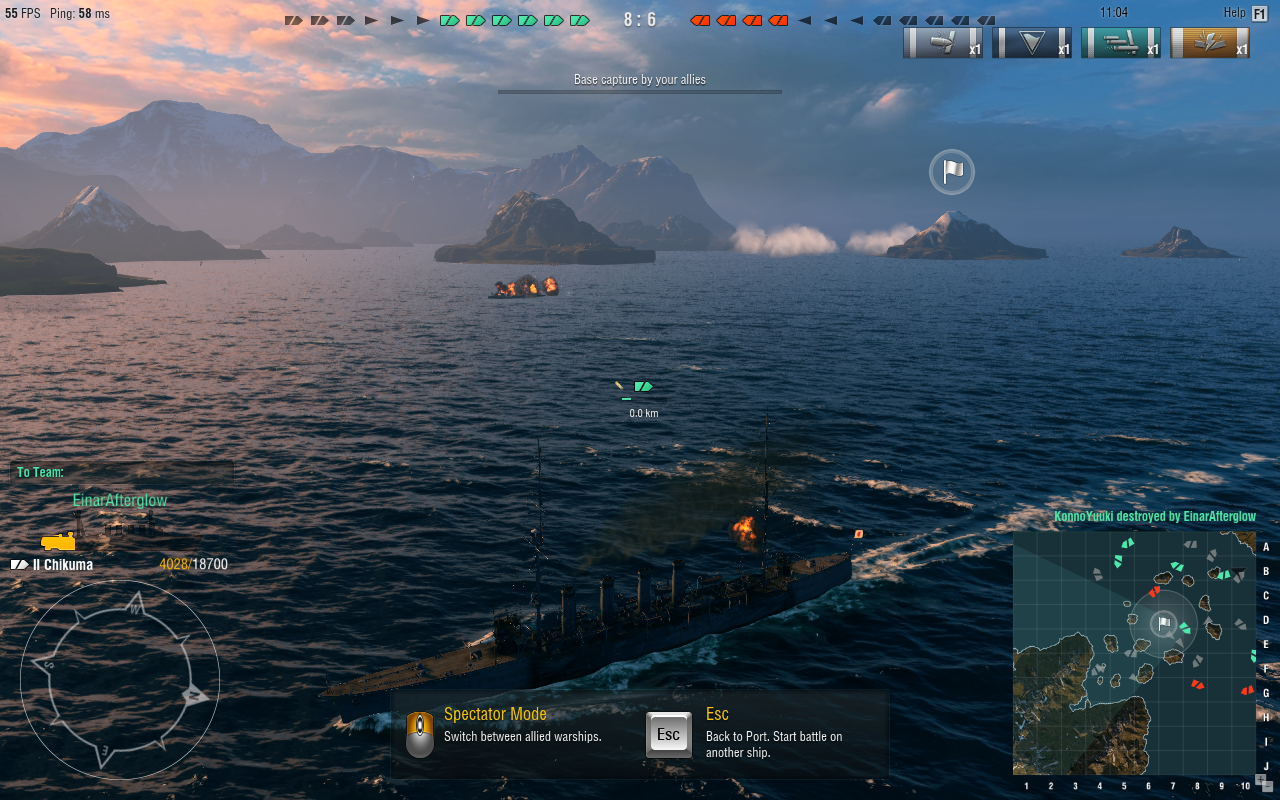Image resolution: width=1280 pixels, height=800 pixels.
Task: Select the base capture flag on the minimap
Action: (x=1163, y=623)
